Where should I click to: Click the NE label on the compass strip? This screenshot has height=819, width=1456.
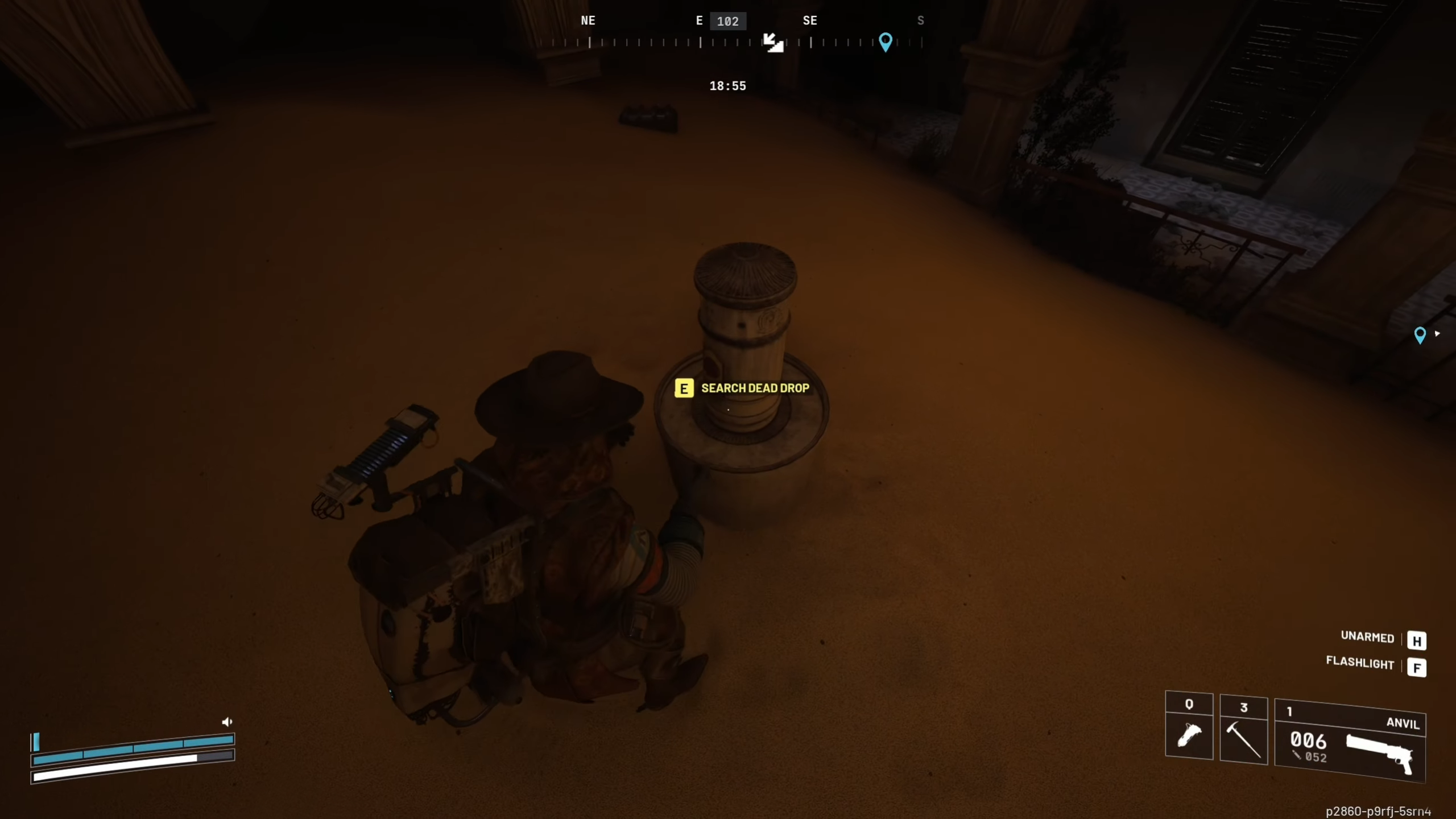tap(588, 20)
